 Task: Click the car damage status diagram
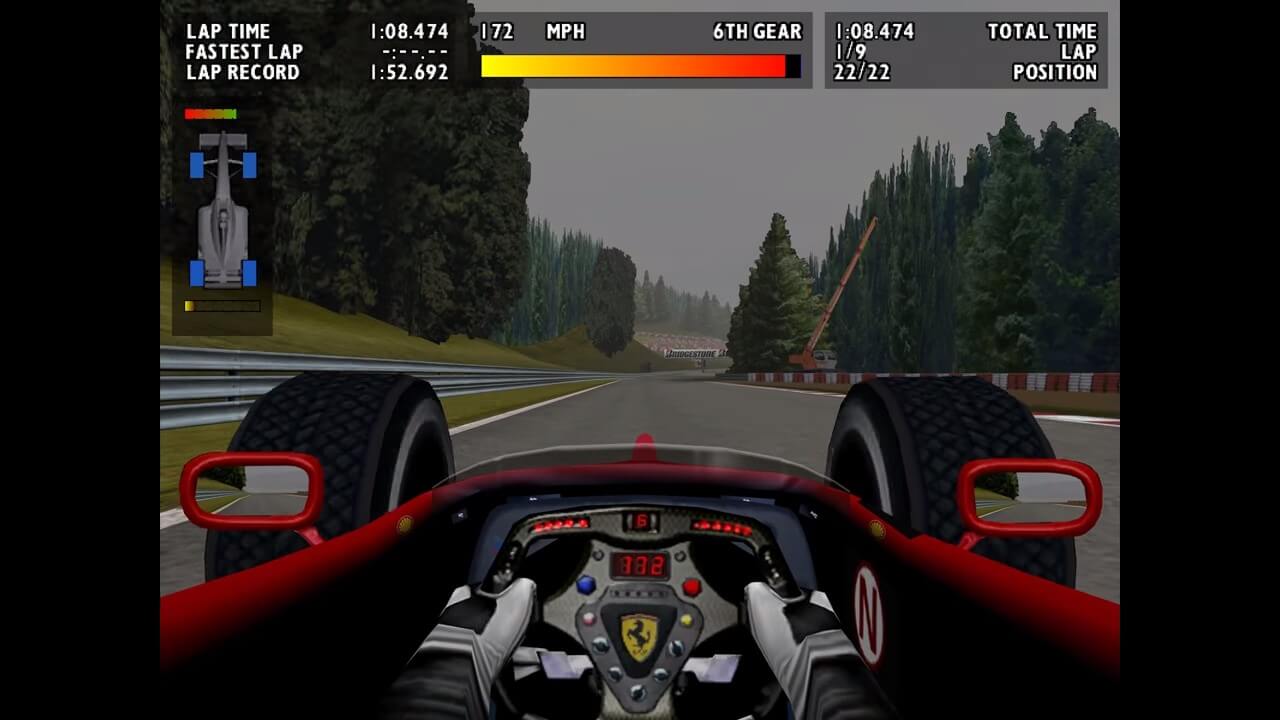223,210
